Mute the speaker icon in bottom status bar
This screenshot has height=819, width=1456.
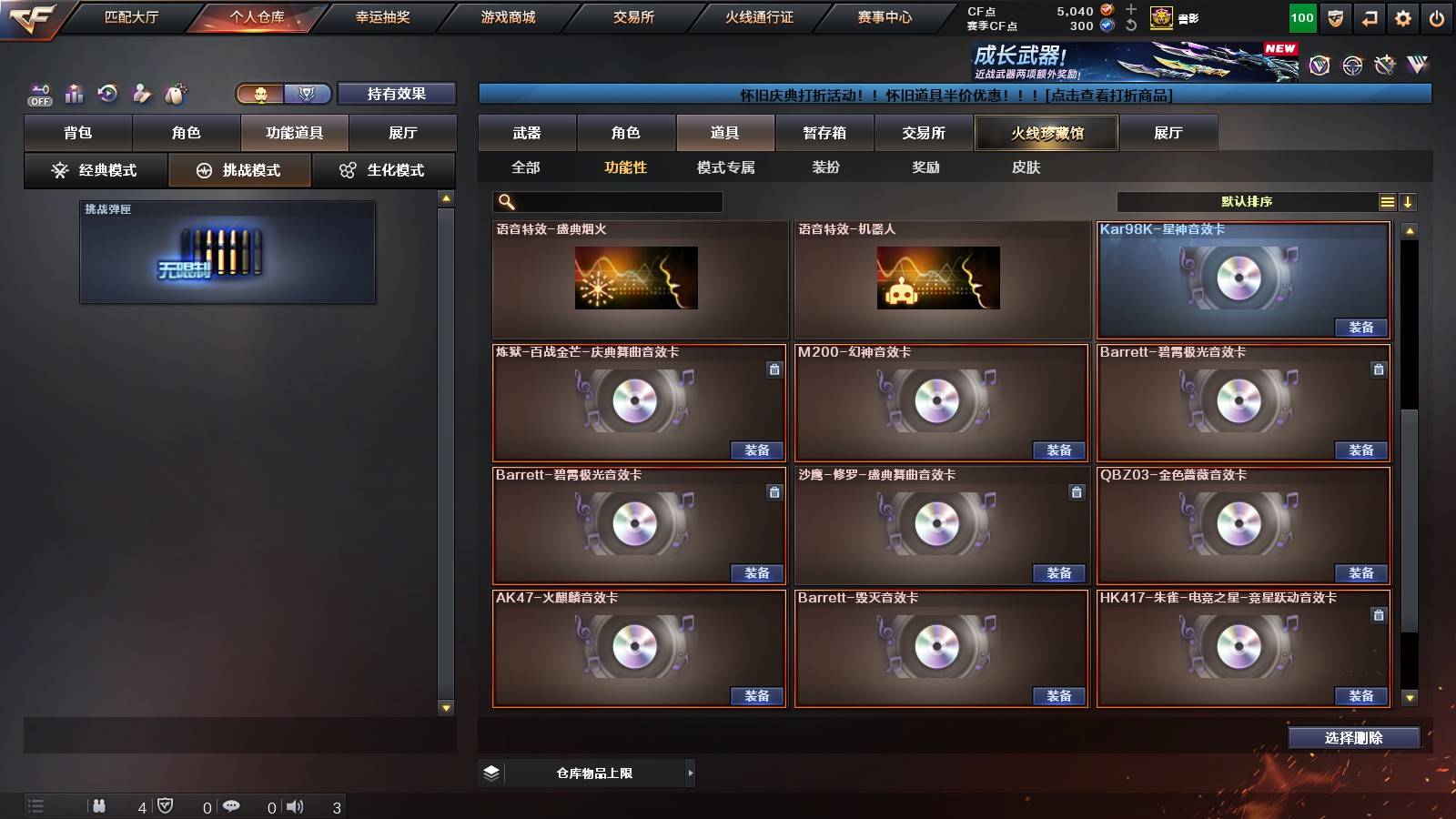pyautogui.click(x=296, y=805)
